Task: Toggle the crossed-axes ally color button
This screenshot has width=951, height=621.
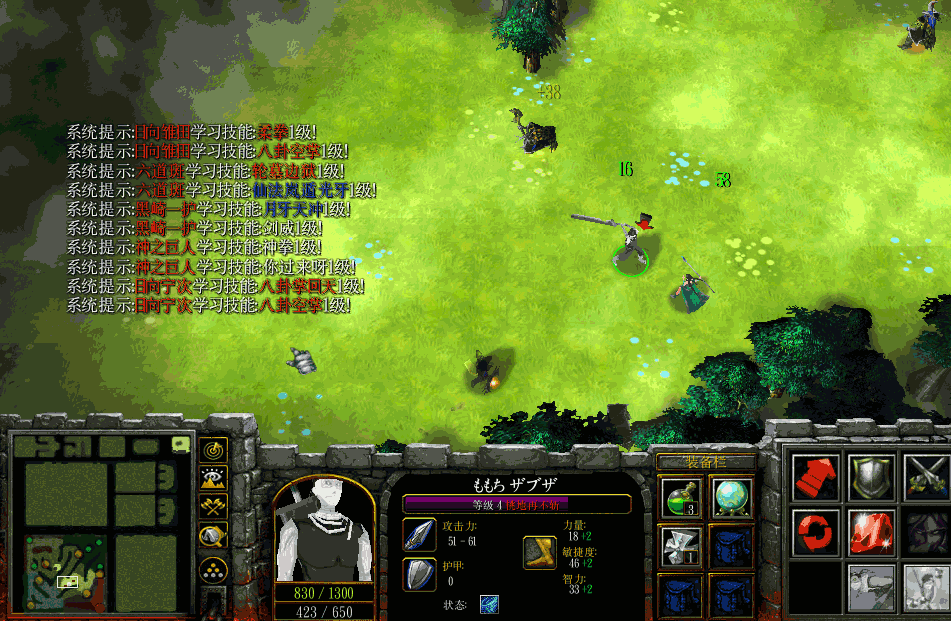Action: 213,509
